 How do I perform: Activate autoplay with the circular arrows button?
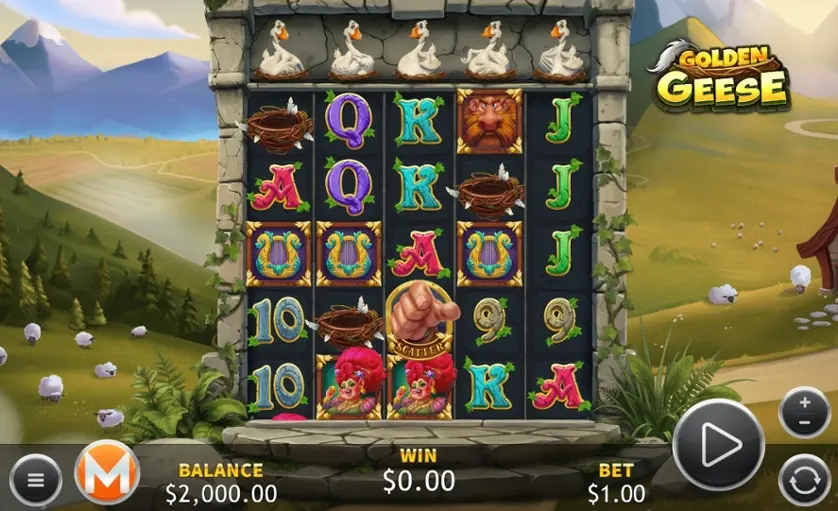coord(804,478)
